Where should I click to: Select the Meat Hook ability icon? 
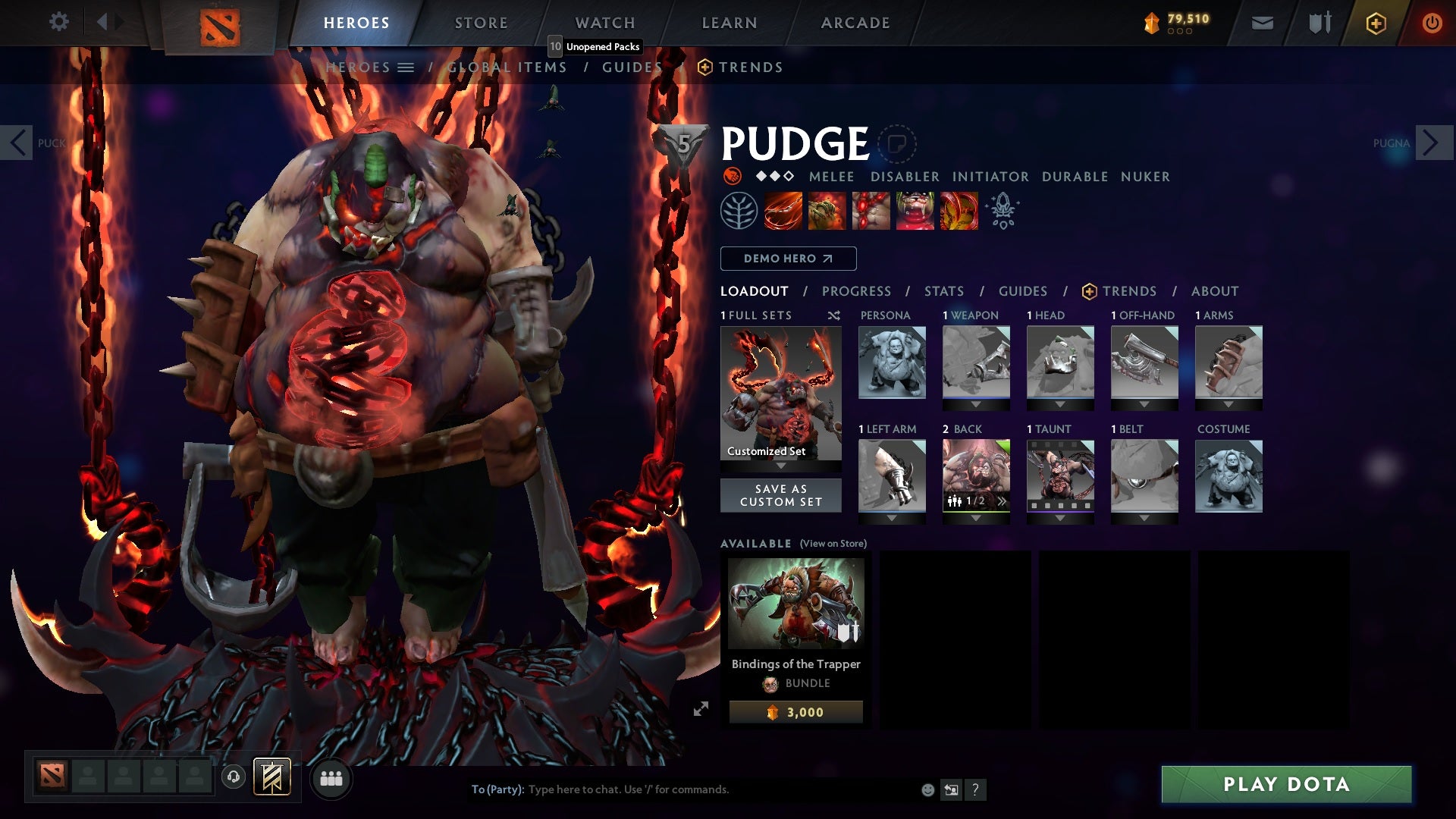point(783,210)
